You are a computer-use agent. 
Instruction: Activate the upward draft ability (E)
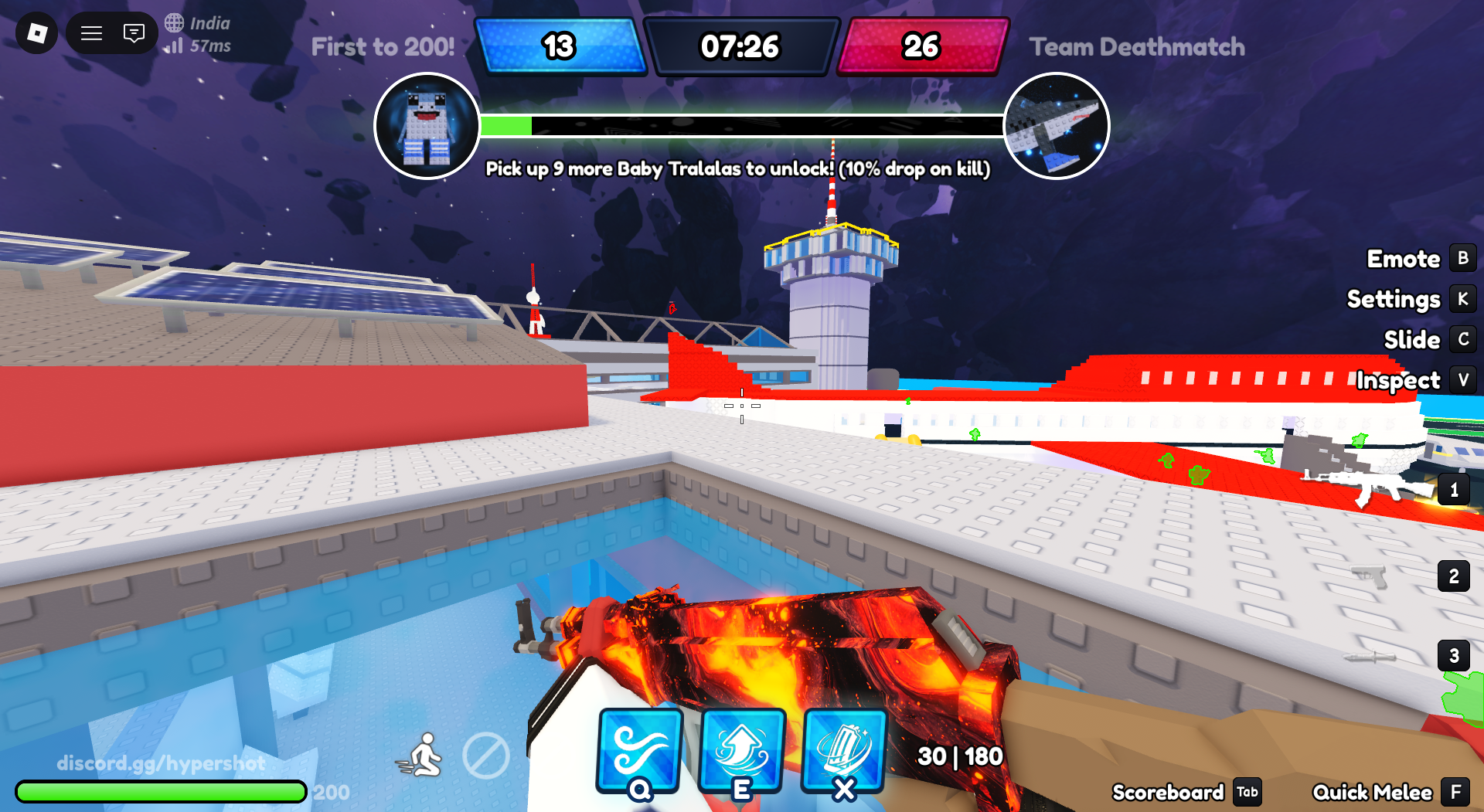742,751
